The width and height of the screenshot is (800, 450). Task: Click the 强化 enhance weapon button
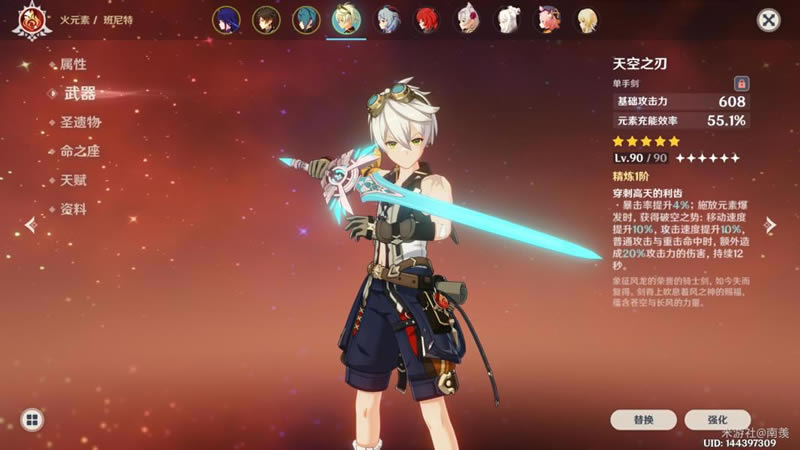(x=717, y=419)
